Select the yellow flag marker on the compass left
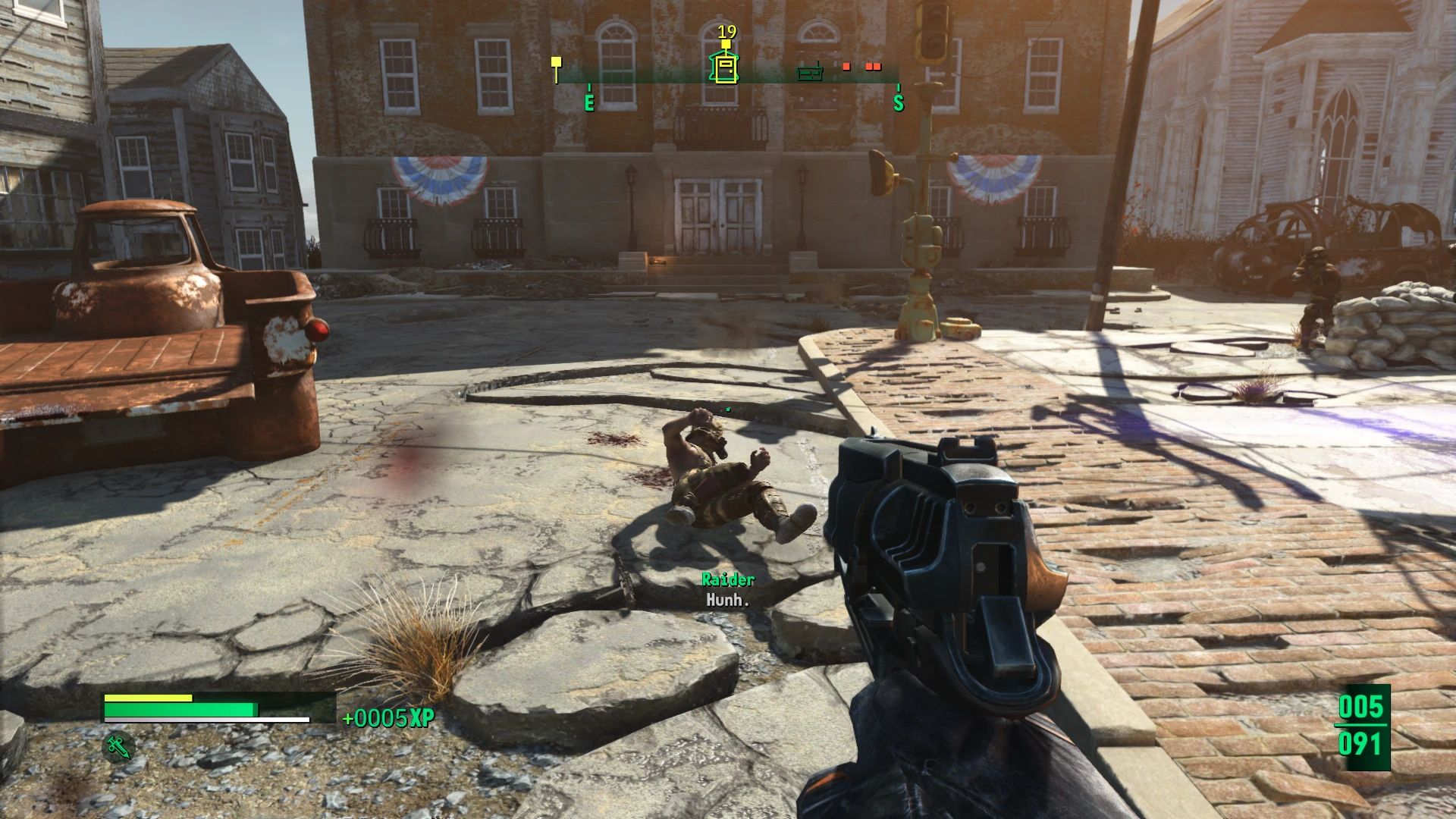Image resolution: width=1456 pixels, height=819 pixels. pyautogui.click(x=556, y=62)
